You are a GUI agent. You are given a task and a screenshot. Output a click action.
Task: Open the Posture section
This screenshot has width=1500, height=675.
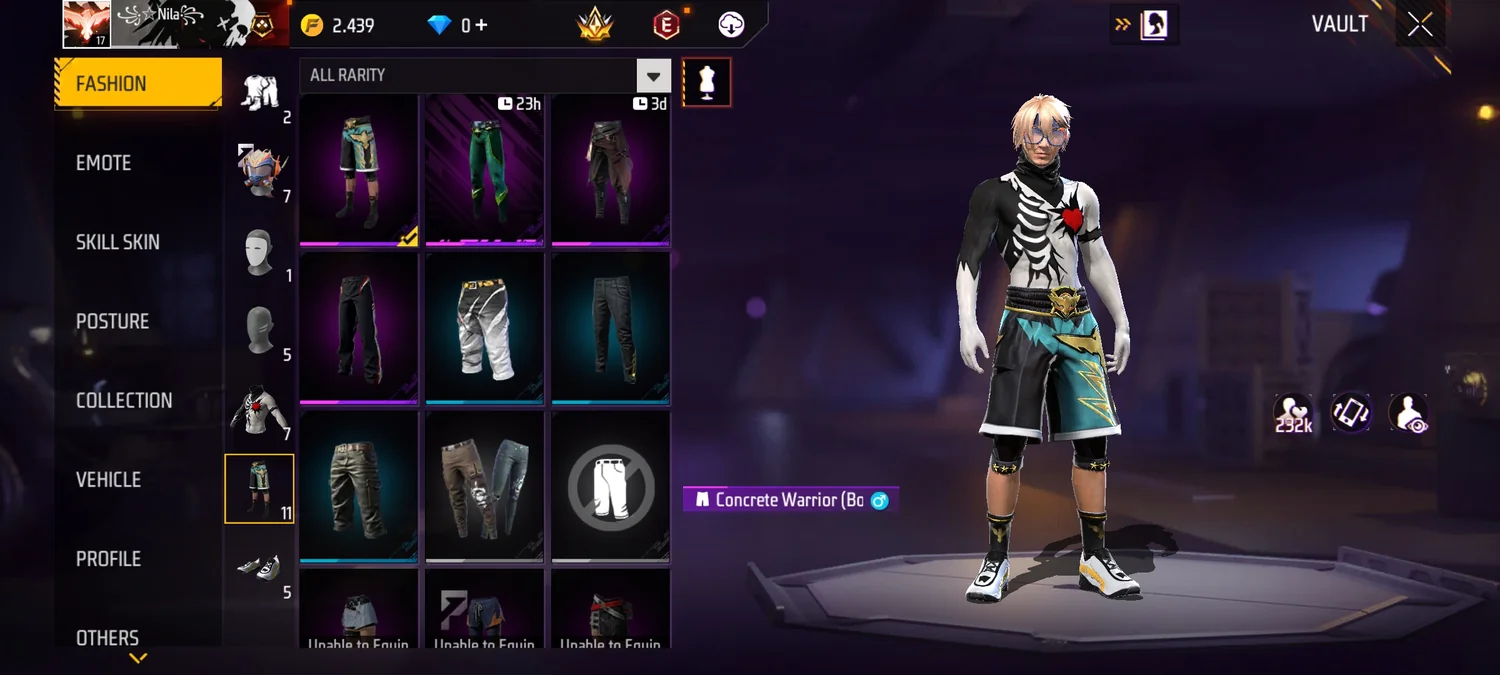pyautogui.click(x=112, y=321)
